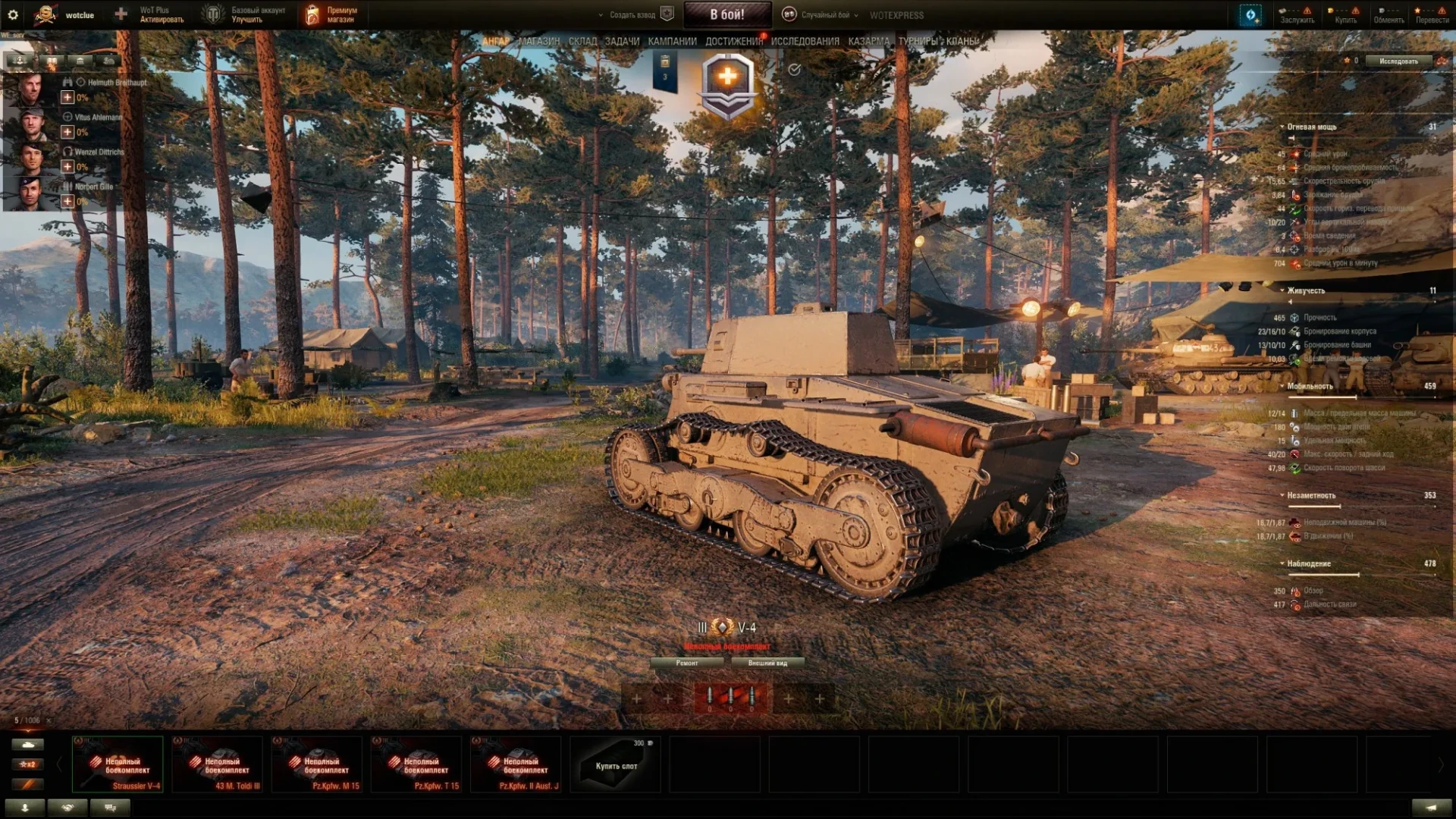
Task: Click the Ремонт button
Action: point(687,663)
